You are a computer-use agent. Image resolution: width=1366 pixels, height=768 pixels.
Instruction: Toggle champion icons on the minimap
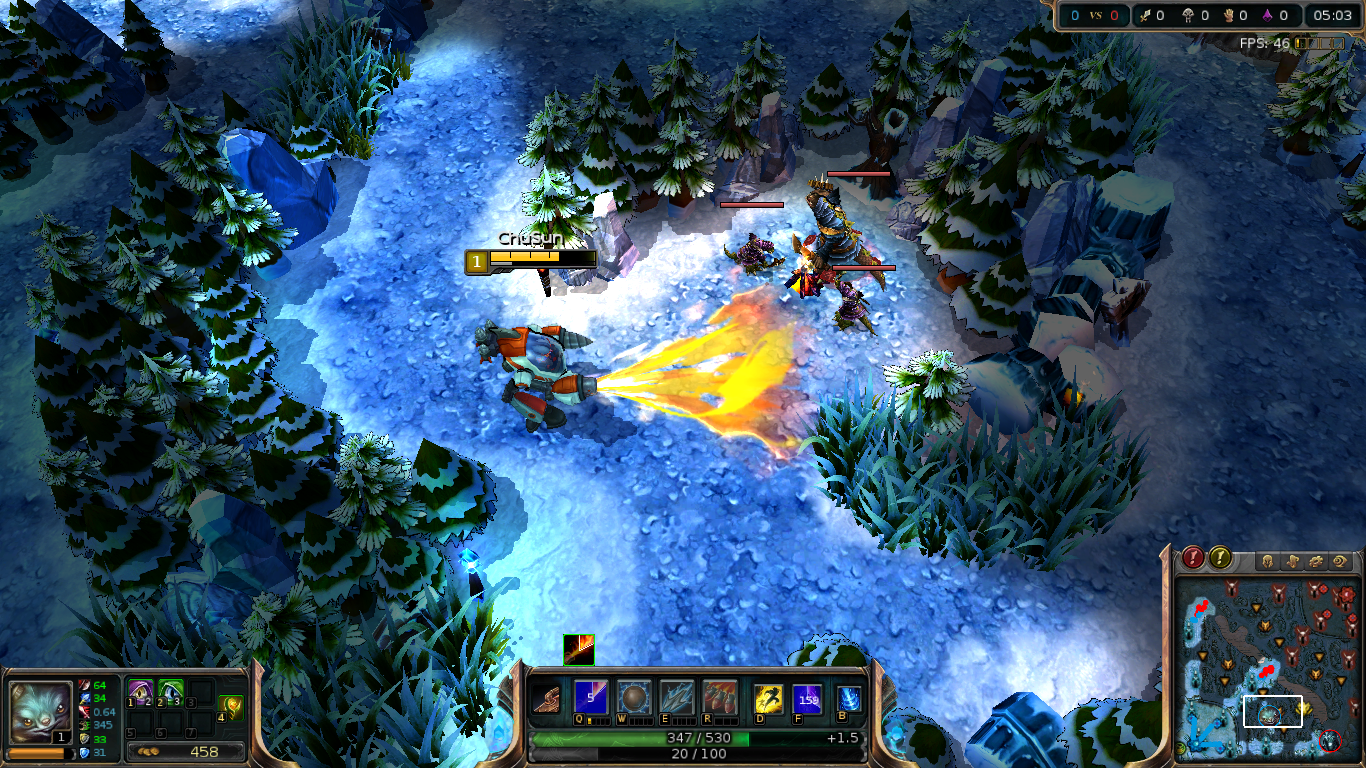[1266, 559]
